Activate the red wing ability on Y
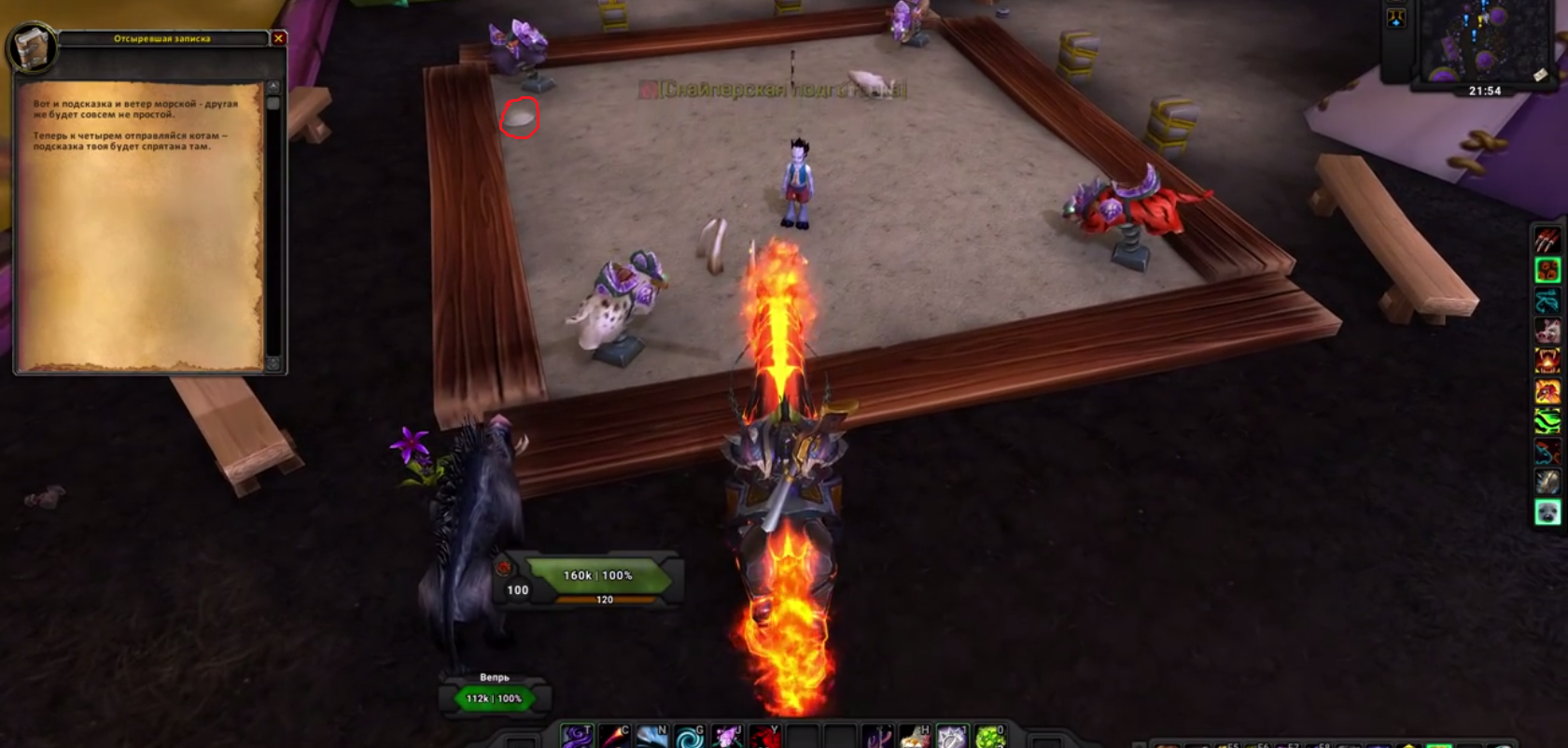 (764, 737)
